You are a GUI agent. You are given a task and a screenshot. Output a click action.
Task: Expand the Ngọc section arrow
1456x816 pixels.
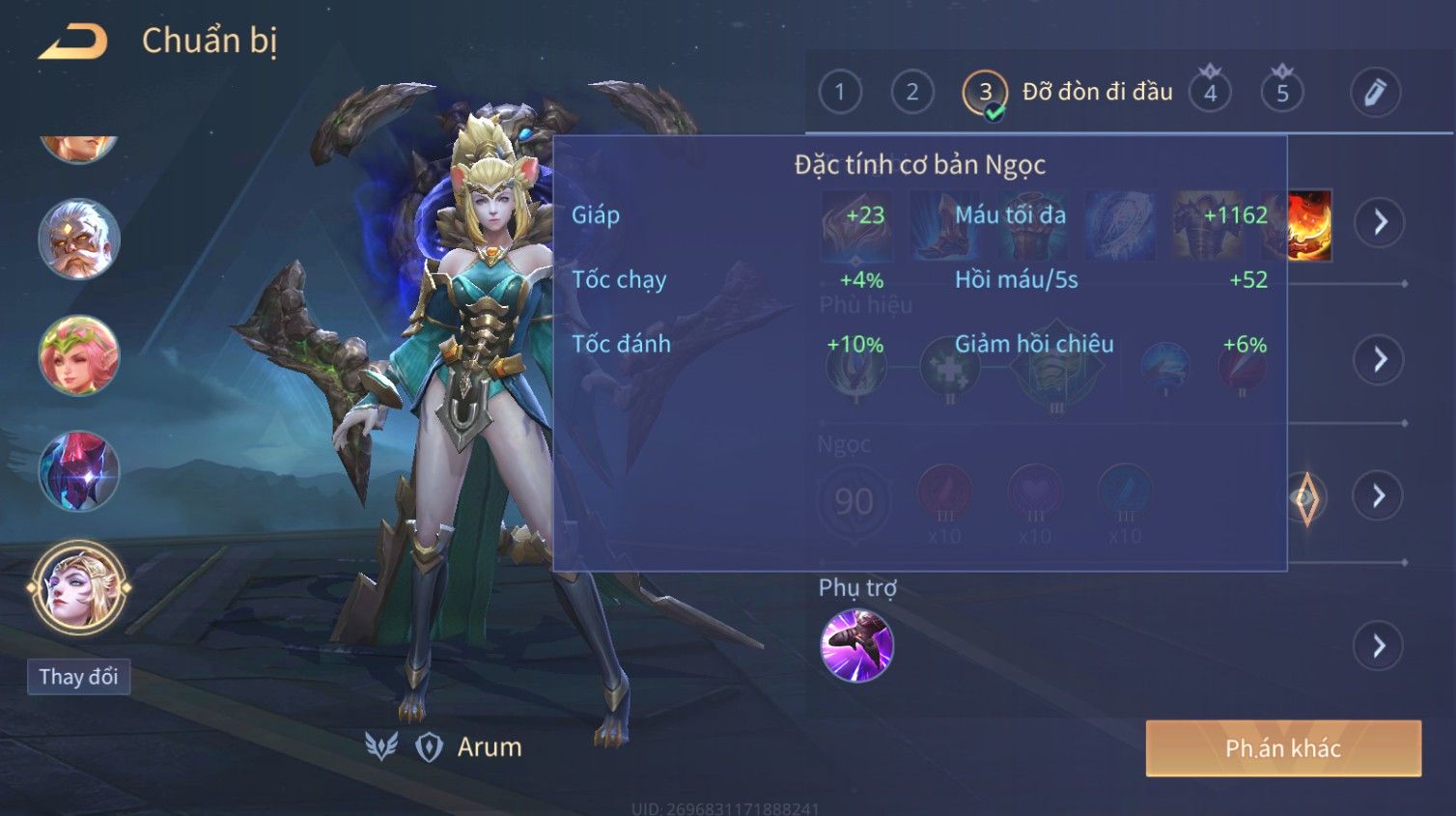coord(1379,496)
